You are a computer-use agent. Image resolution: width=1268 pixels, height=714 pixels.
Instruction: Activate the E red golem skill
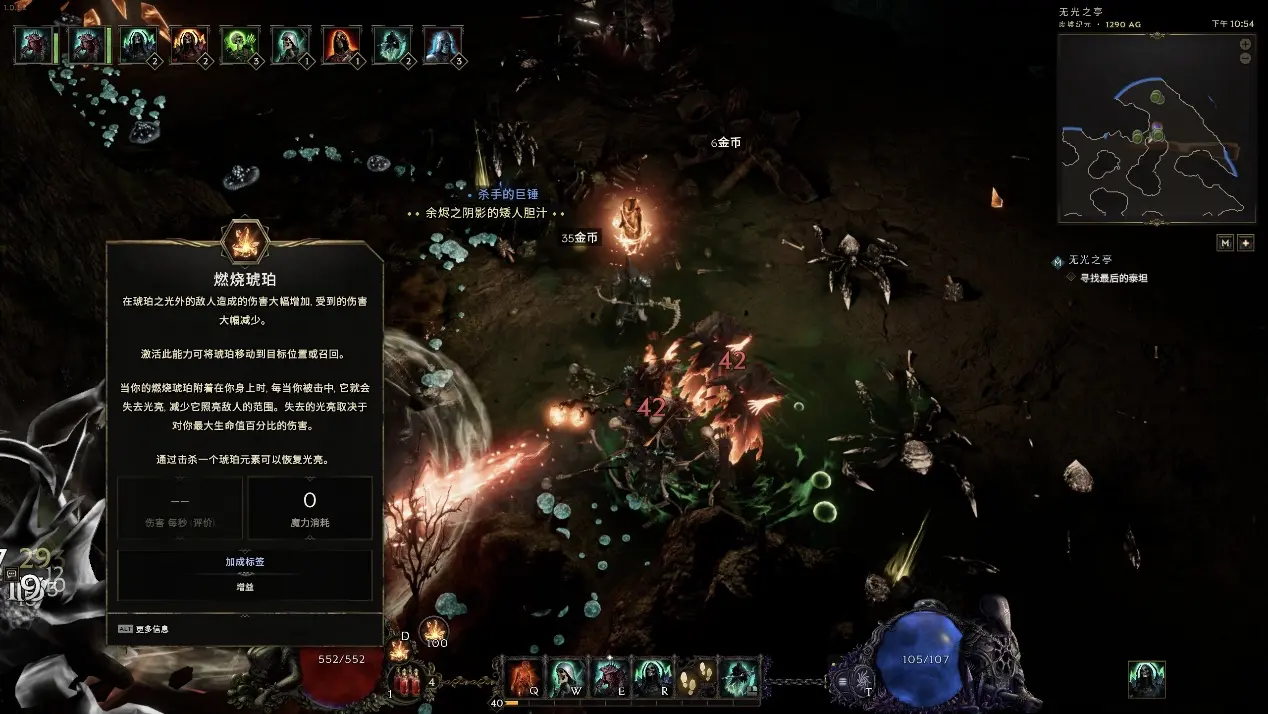click(x=609, y=677)
